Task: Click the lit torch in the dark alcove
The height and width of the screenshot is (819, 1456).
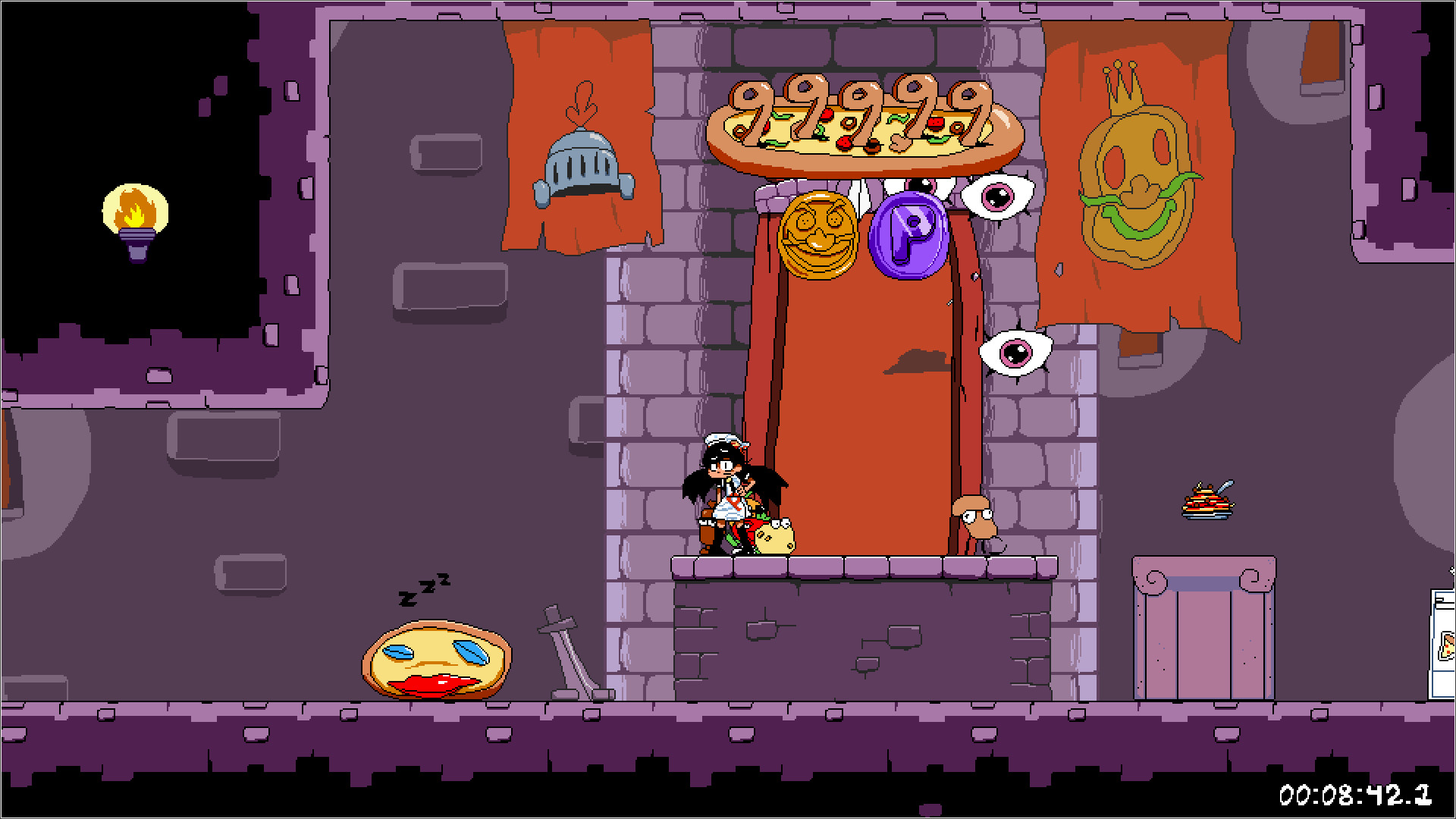Action: coord(135,216)
